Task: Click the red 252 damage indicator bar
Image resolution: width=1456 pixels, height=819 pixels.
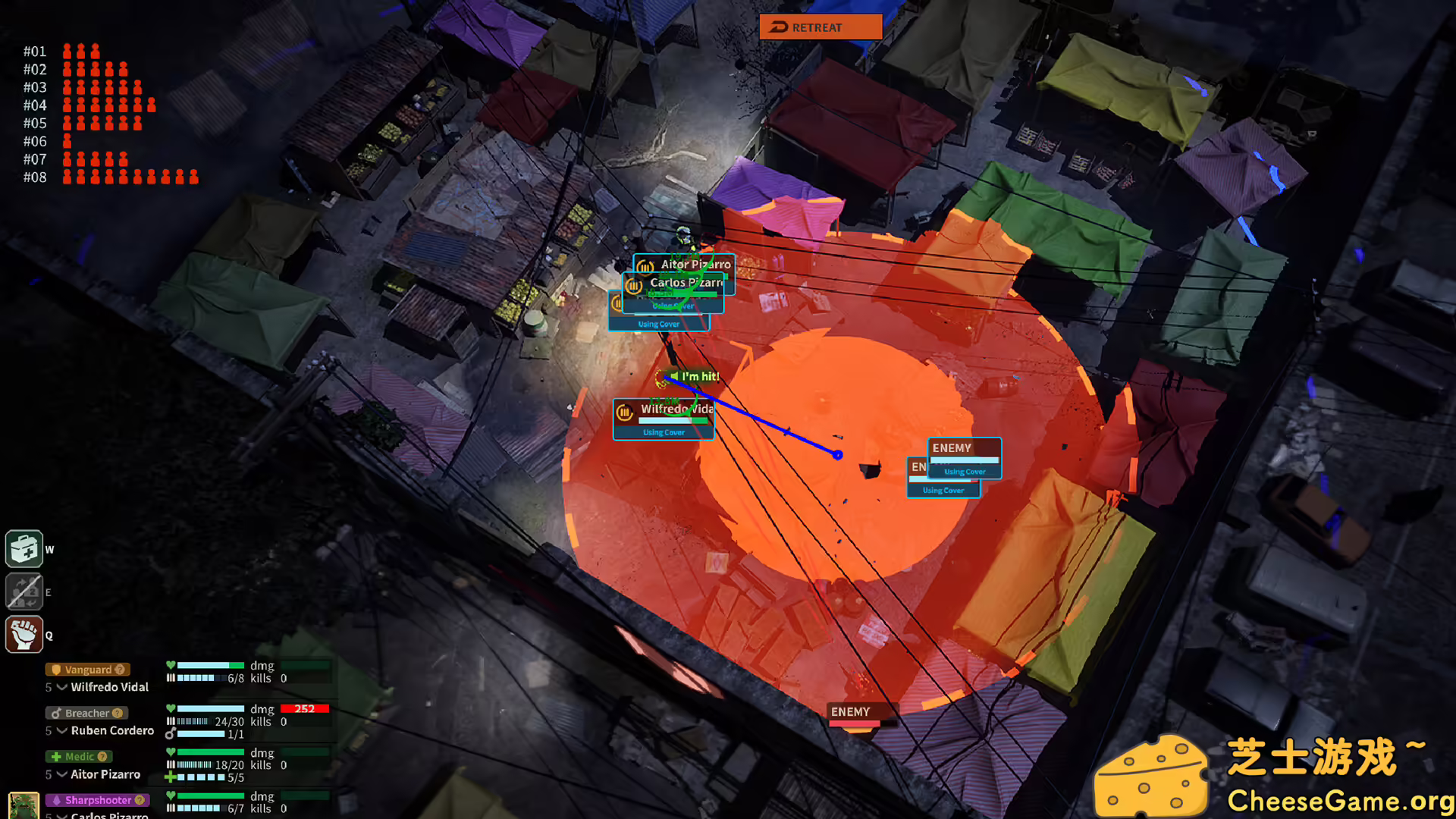Action: [303, 708]
